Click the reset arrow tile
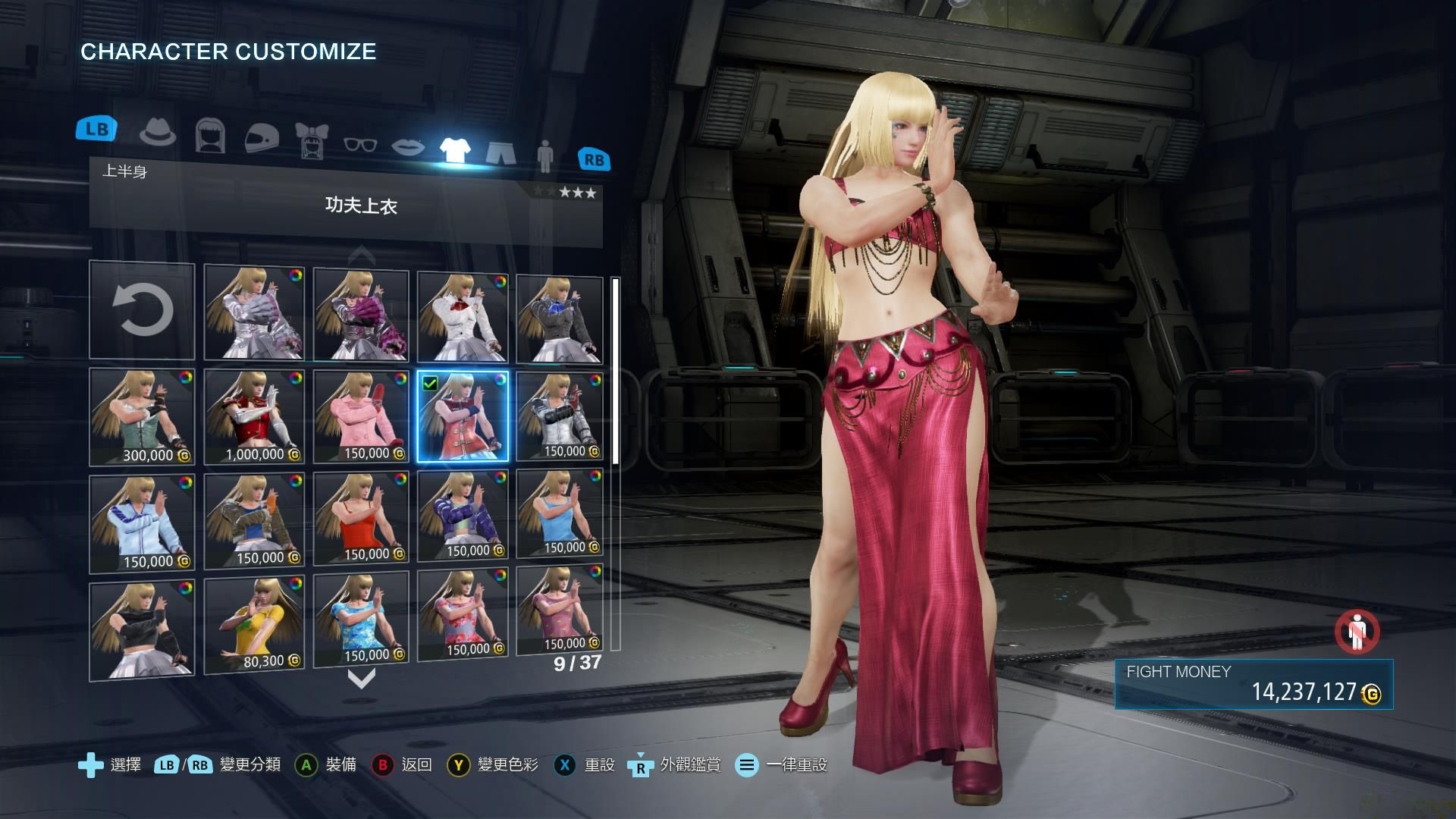This screenshot has width=1456, height=819. point(142,311)
